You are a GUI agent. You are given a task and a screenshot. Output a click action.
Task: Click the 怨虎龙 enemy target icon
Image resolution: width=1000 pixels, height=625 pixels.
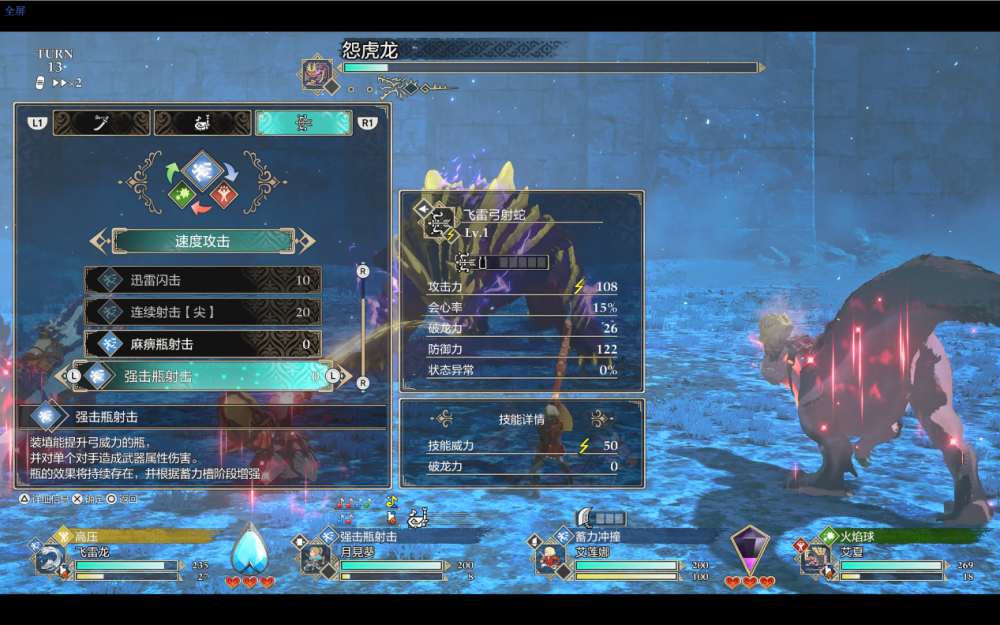point(318,73)
